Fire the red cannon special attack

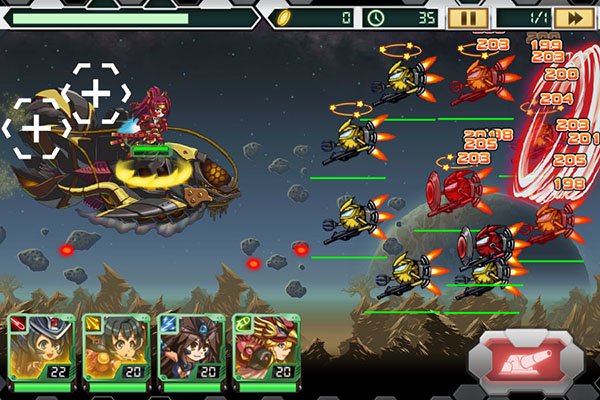(x=524, y=357)
